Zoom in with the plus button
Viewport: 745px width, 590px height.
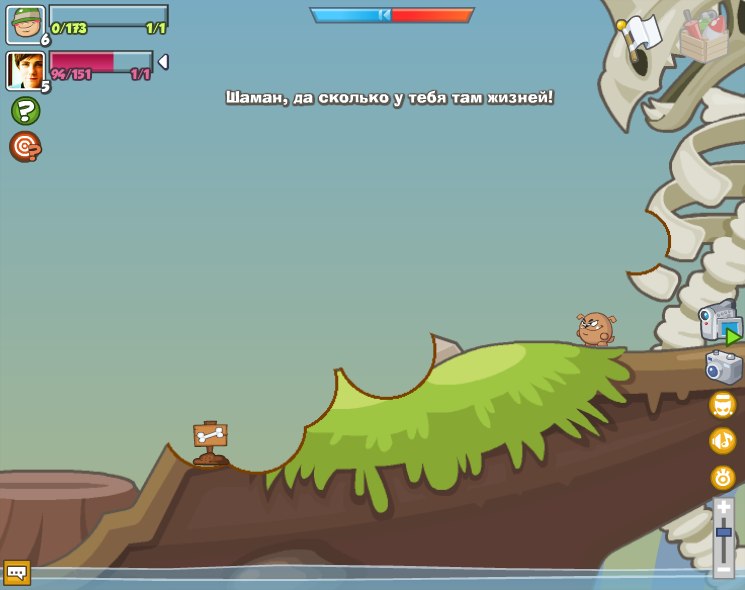(x=723, y=508)
